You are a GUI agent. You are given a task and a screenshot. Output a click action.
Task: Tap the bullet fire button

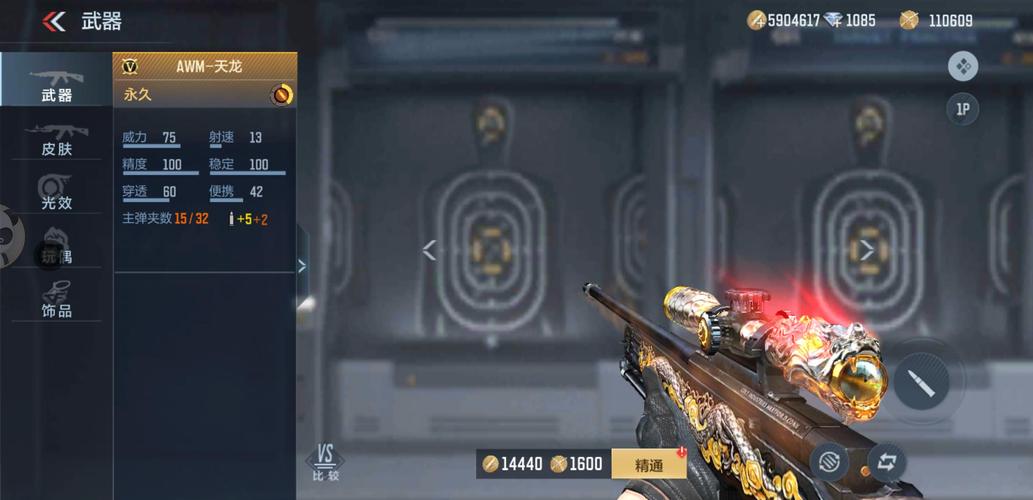(921, 382)
